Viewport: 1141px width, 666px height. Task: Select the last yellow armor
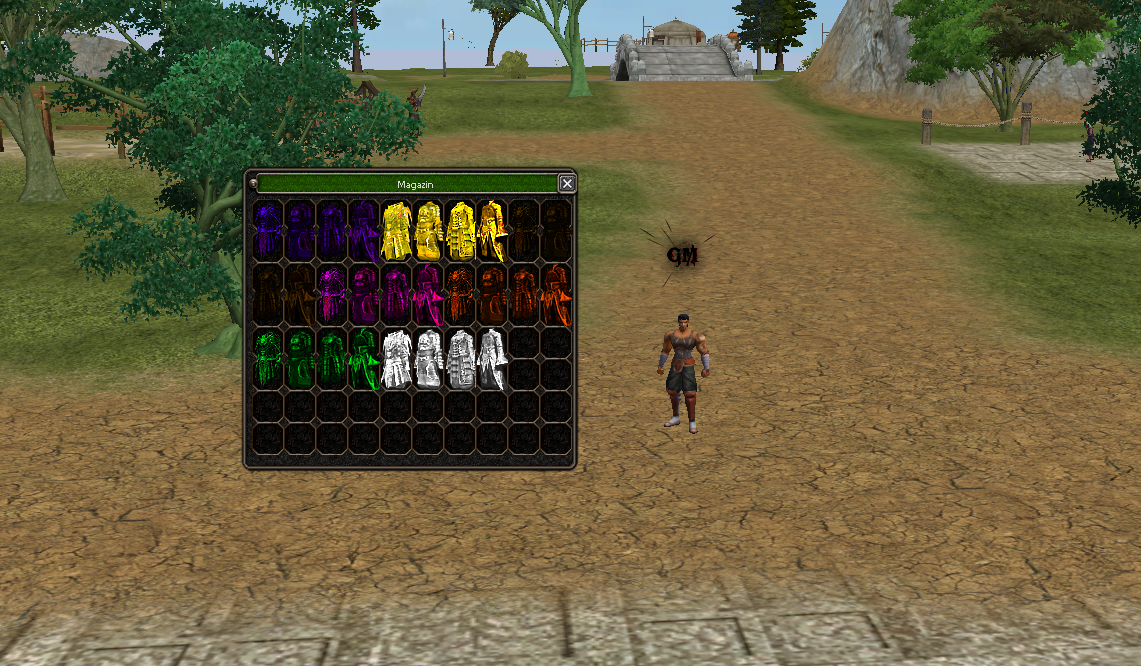(x=492, y=231)
